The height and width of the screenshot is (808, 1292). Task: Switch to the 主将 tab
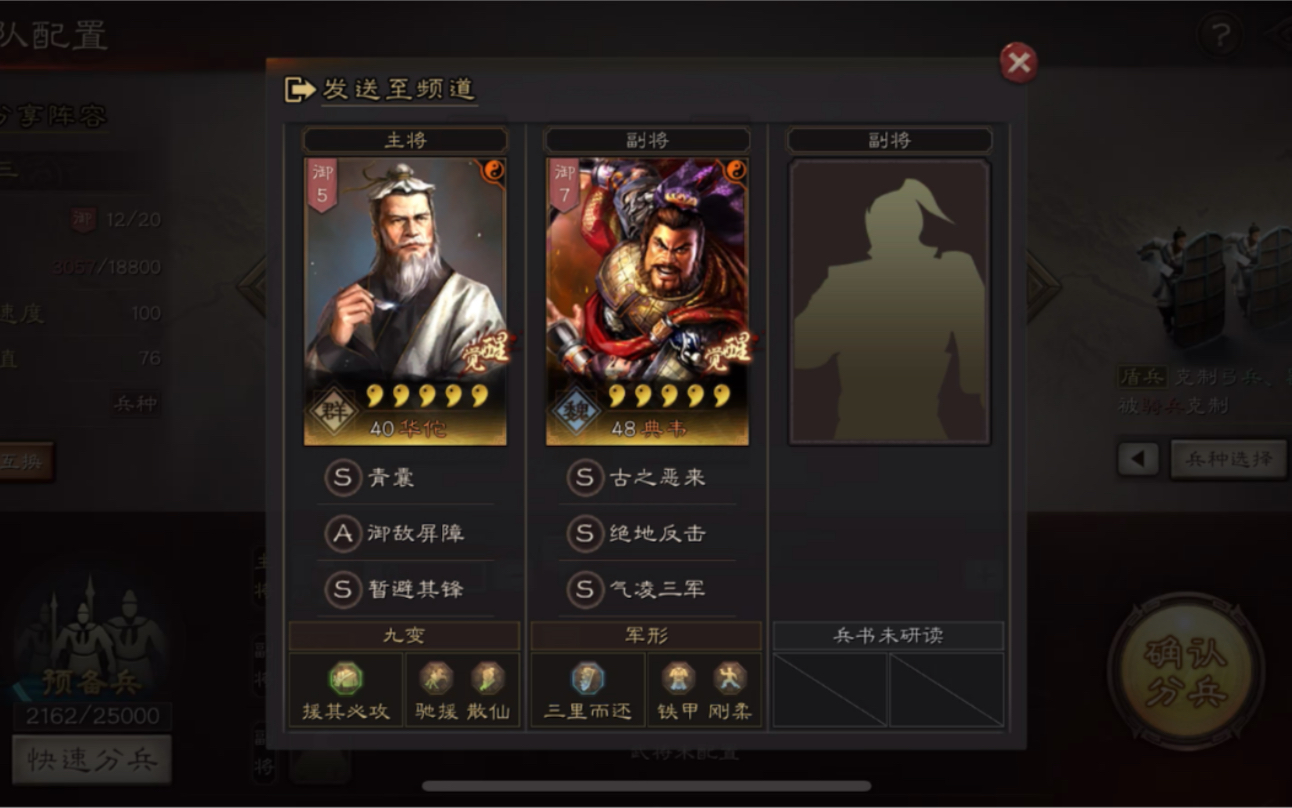point(403,139)
